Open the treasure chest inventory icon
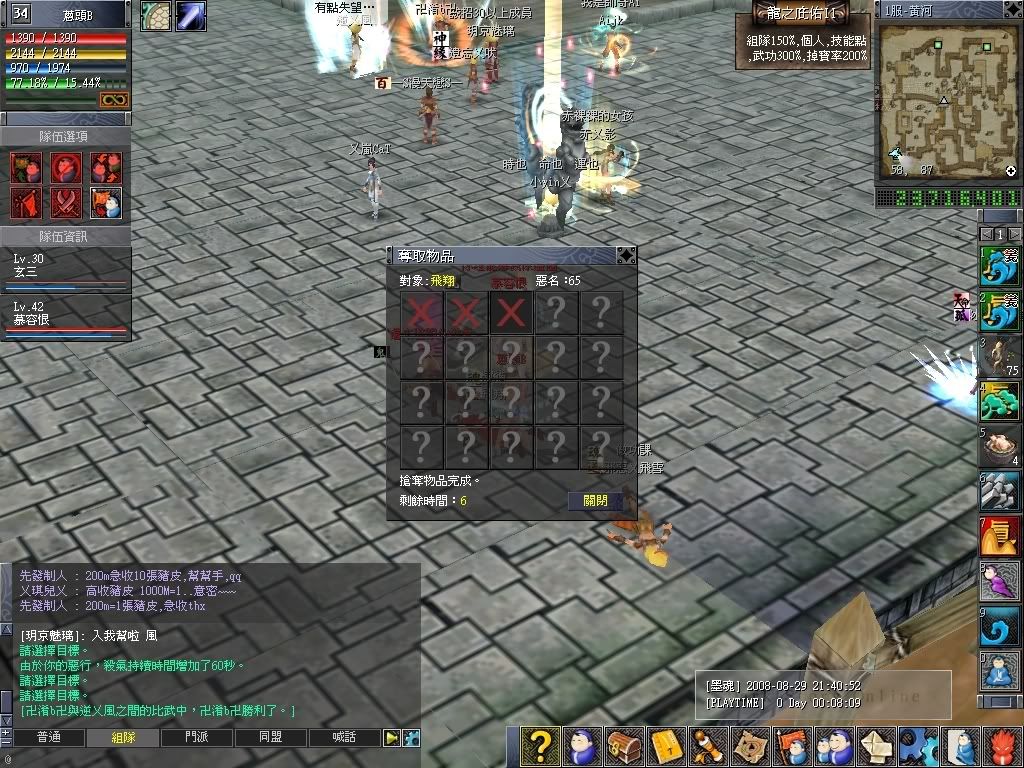The height and width of the screenshot is (768, 1024). click(625, 746)
